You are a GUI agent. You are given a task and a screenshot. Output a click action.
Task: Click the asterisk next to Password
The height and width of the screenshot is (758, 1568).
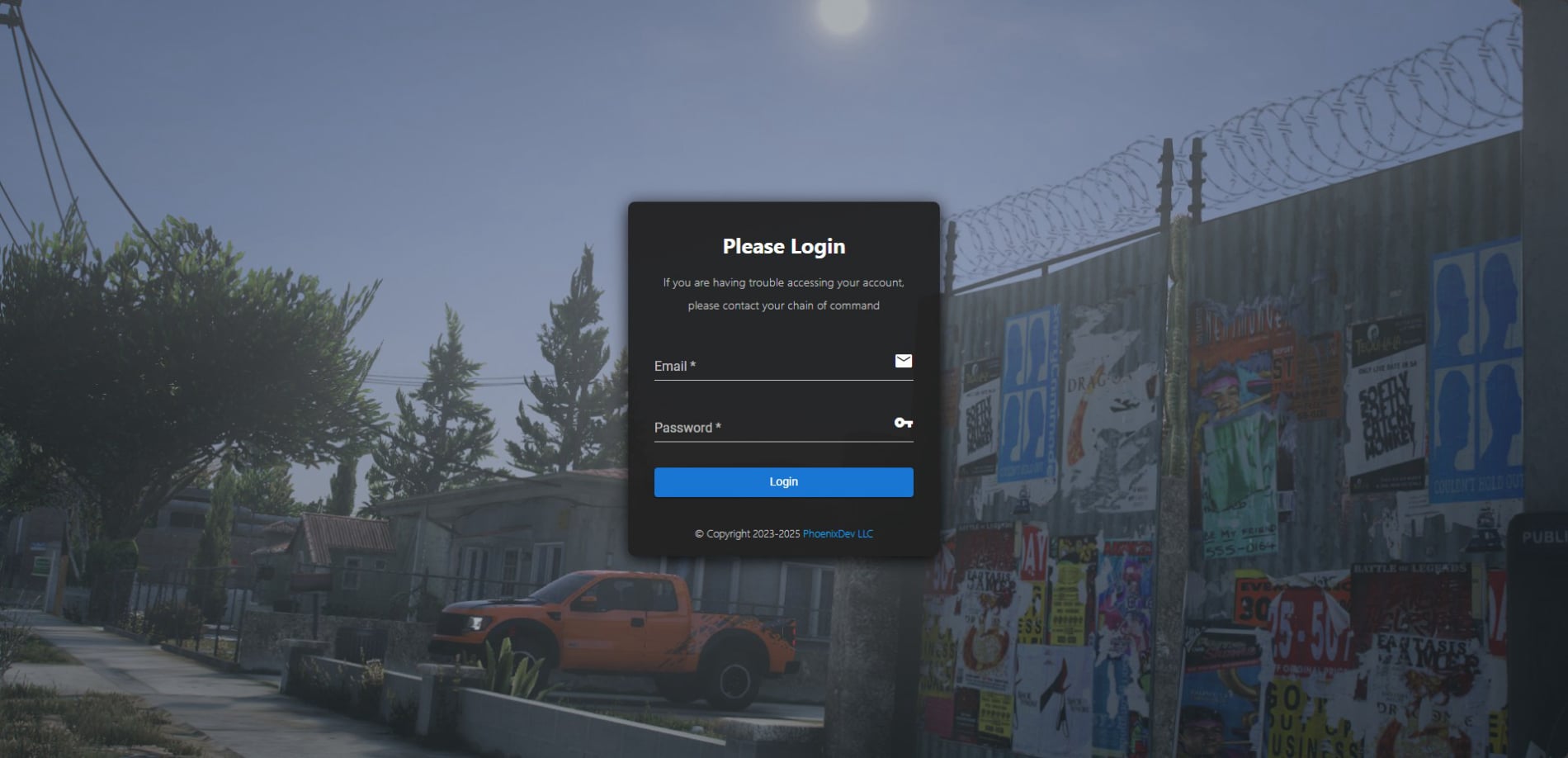[718, 426]
